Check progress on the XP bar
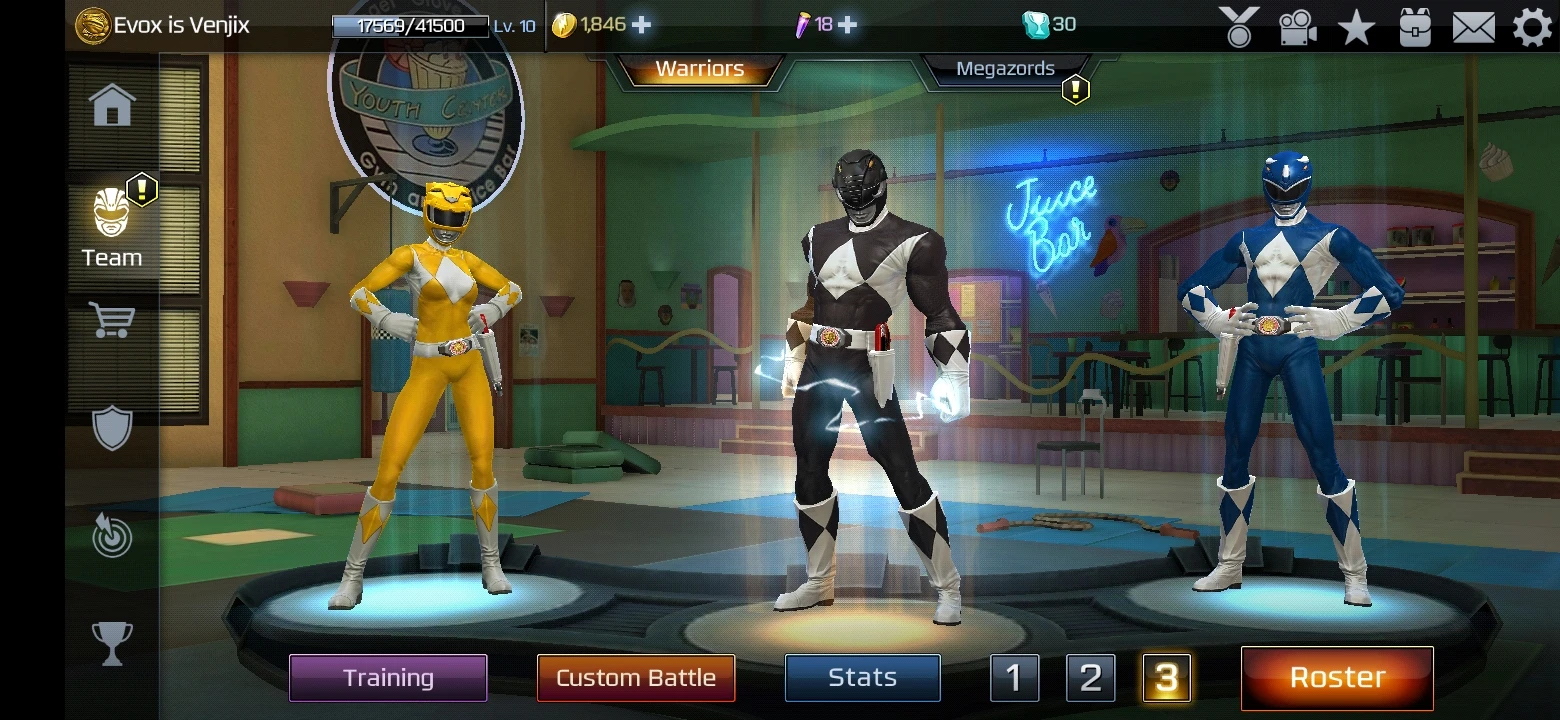This screenshot has width=1560, height=720. tap(410, 24)
